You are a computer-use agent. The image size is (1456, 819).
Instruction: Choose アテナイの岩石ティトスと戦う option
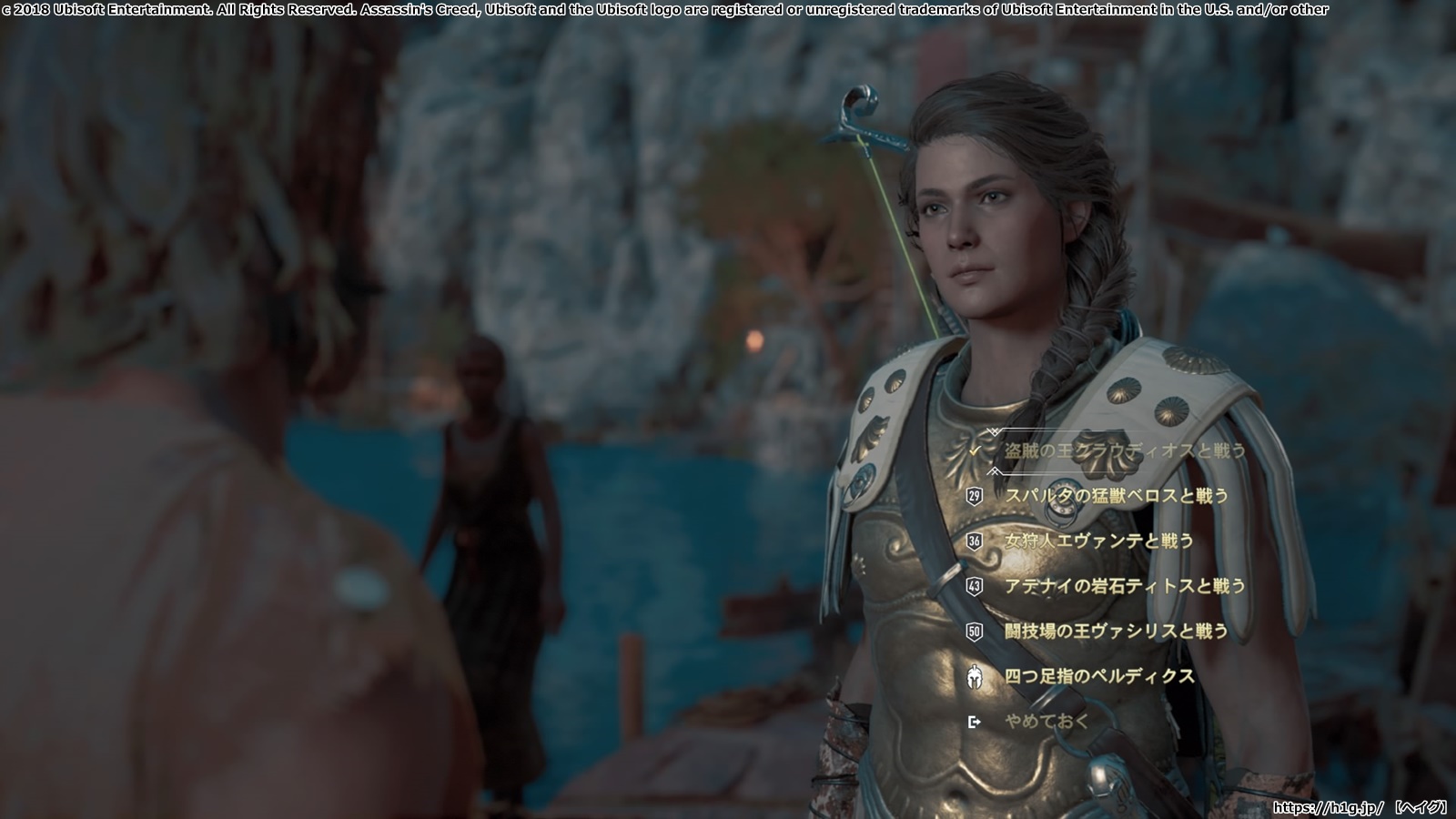coord(1124,586)
